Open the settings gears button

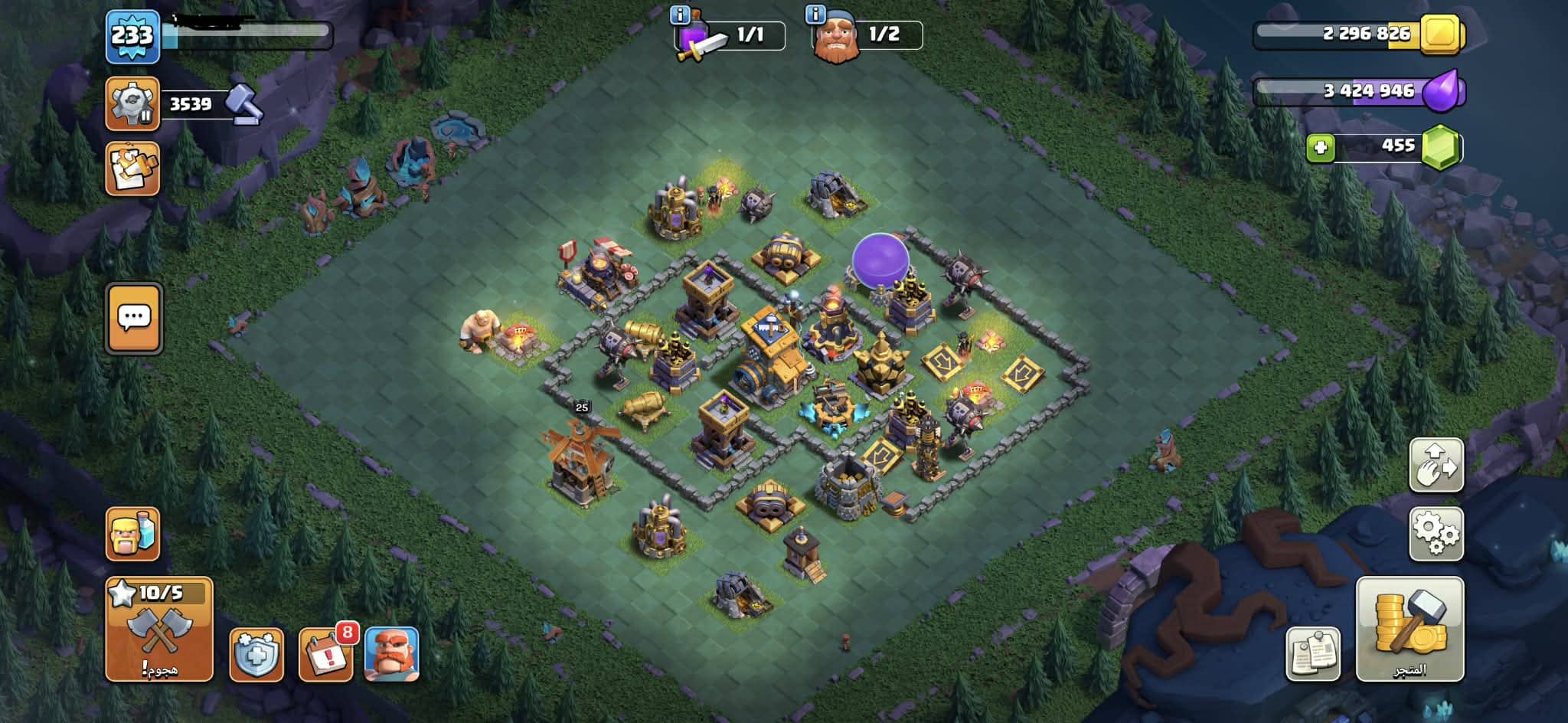[1436, 533]
